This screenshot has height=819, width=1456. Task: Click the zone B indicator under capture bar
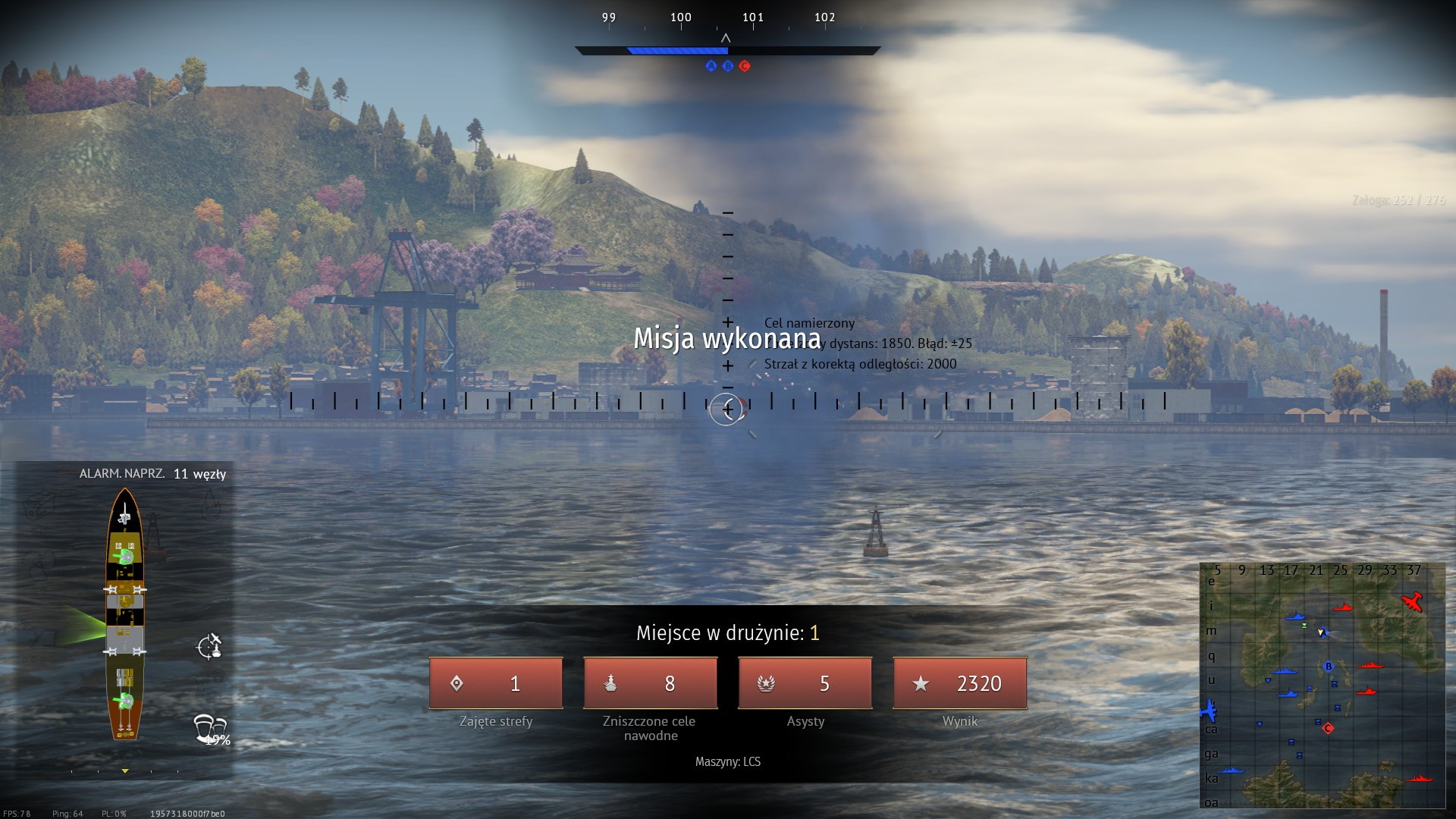[x=728, y=66]
